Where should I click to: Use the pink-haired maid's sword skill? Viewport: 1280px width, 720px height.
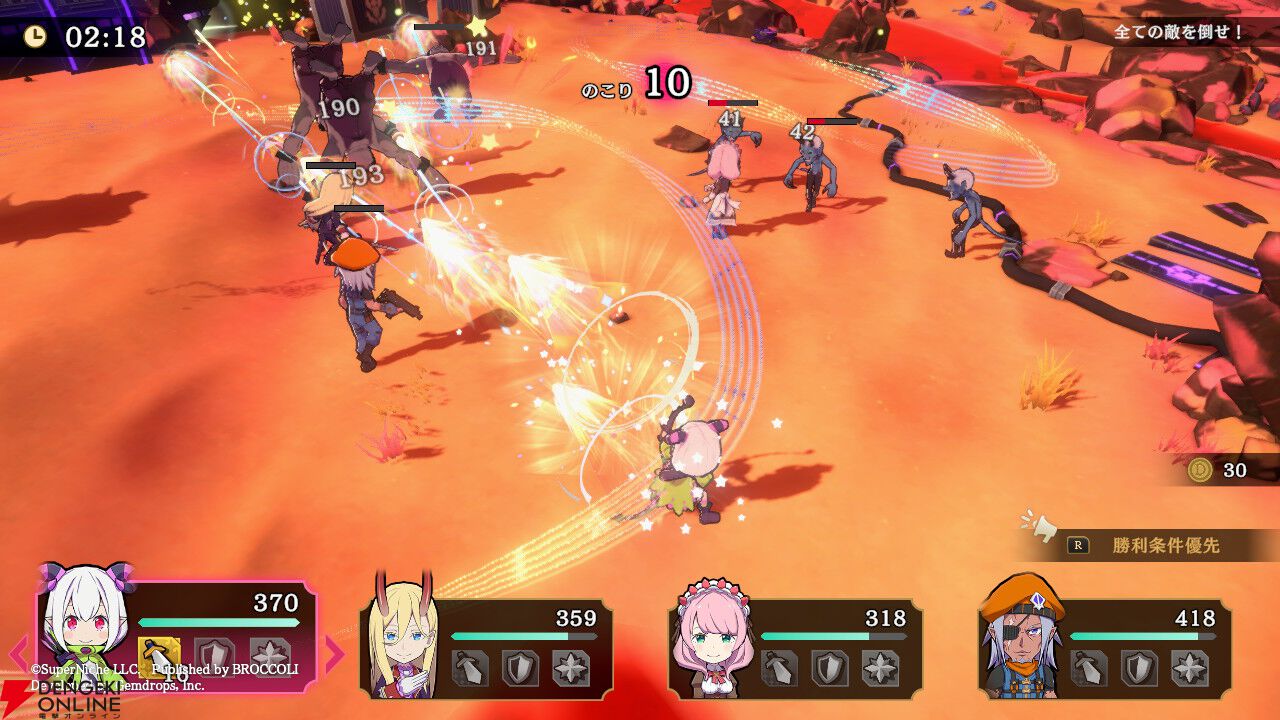780,668
